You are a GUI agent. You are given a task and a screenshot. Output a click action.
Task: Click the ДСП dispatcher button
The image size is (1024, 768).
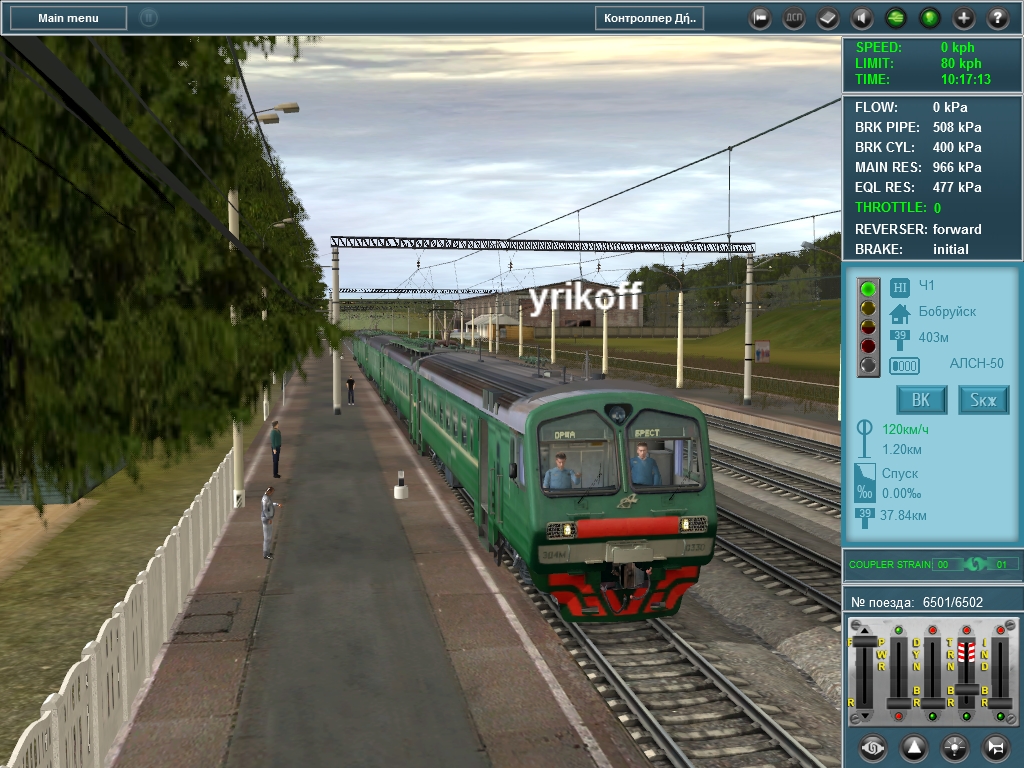[794, 18]
